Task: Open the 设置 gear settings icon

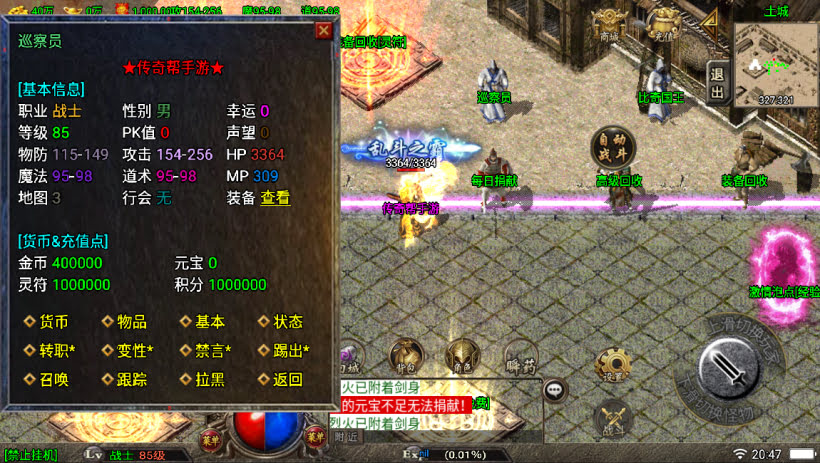Action: (614, 367)
